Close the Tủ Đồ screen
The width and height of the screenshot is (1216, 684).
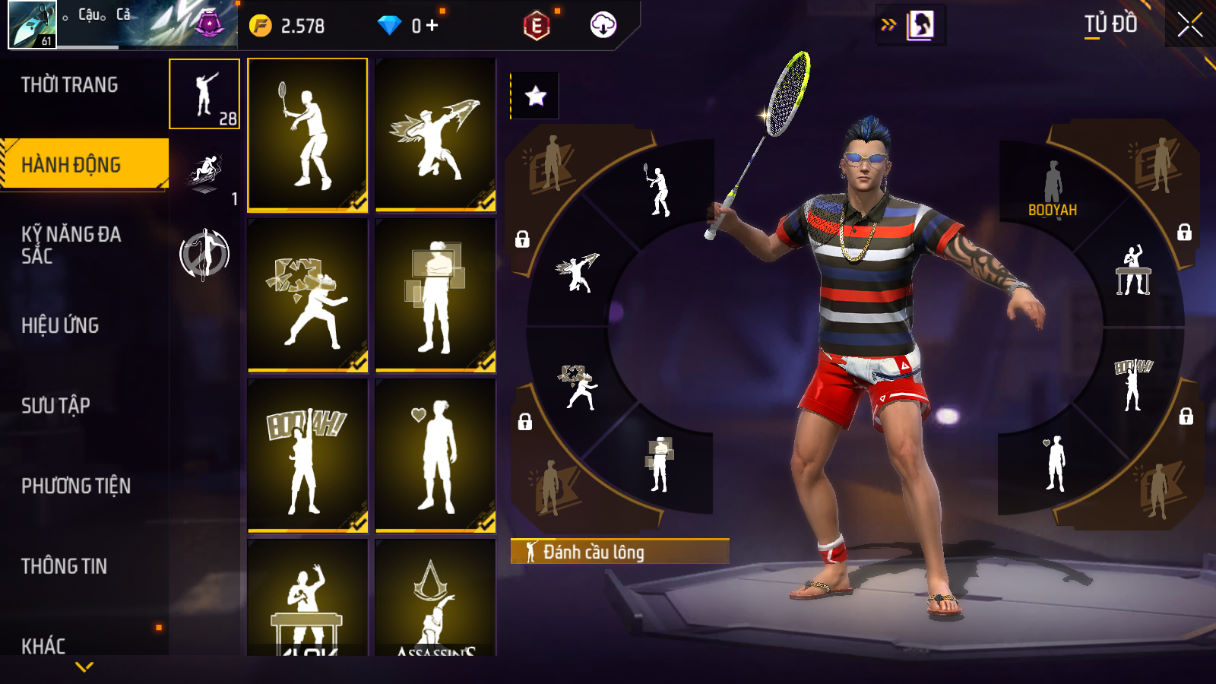1190,25
